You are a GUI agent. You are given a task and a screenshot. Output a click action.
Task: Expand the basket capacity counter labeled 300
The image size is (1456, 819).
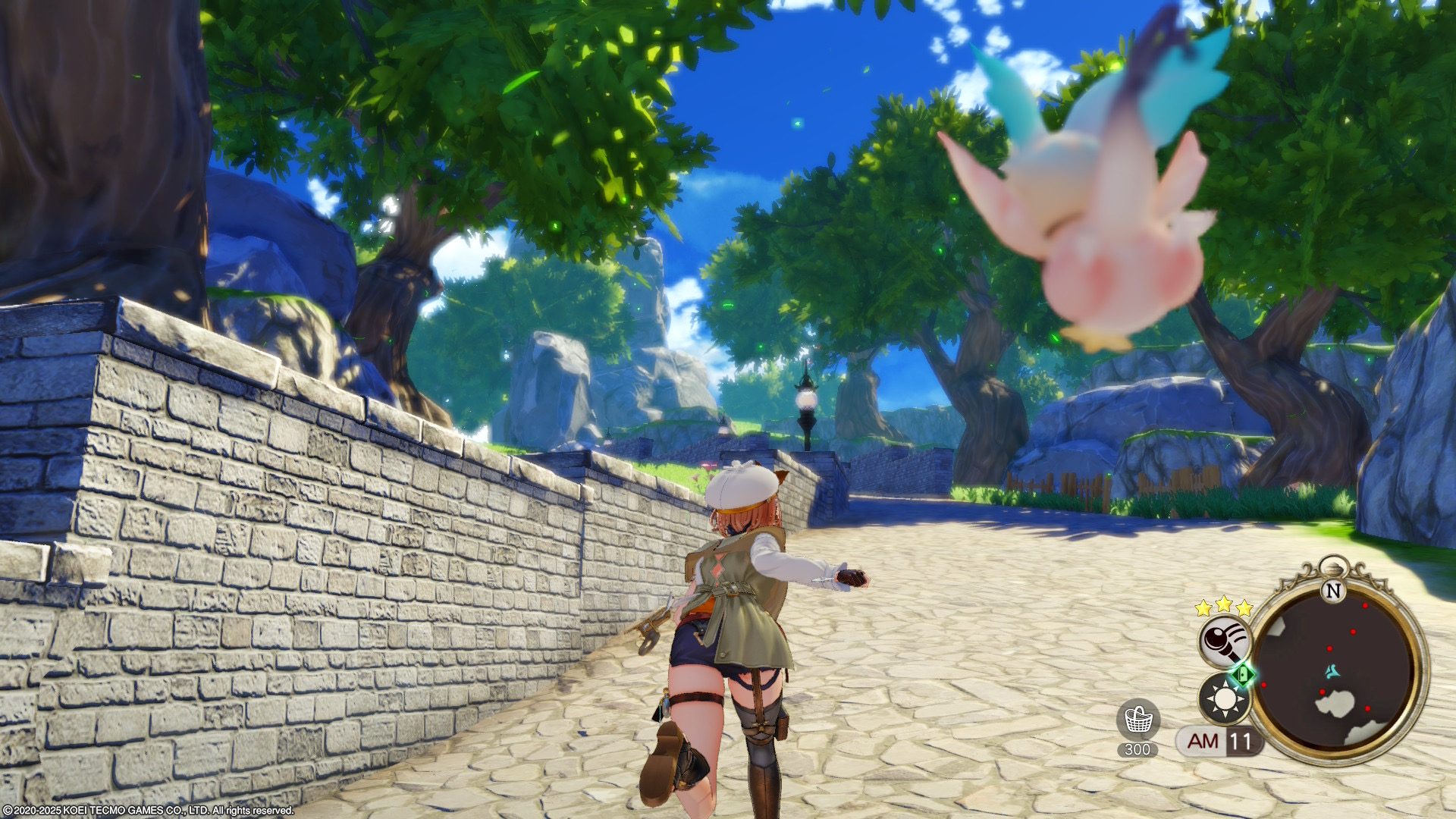coord(1137,748)
